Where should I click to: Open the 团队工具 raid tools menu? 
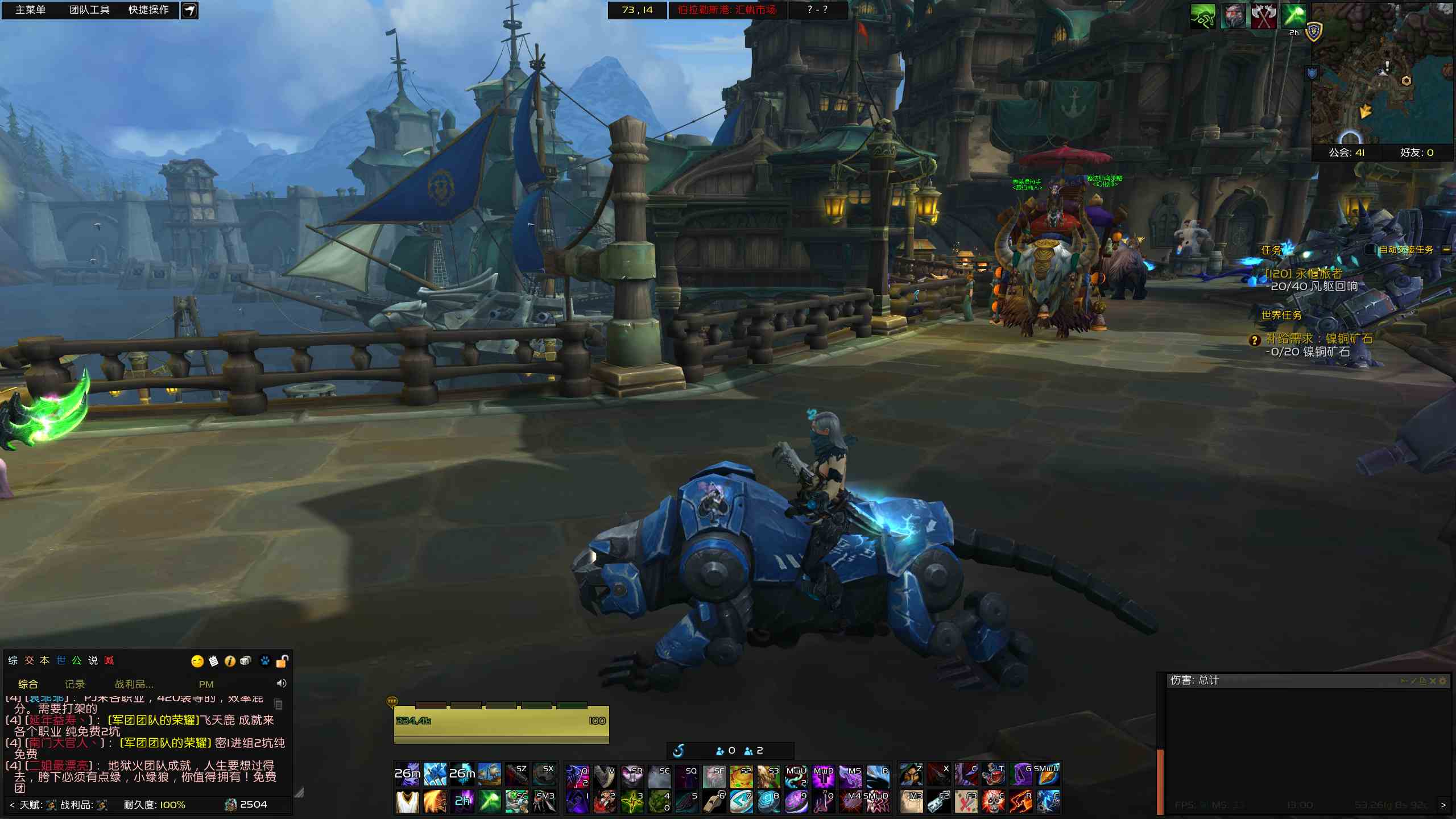tap(89, 10)
